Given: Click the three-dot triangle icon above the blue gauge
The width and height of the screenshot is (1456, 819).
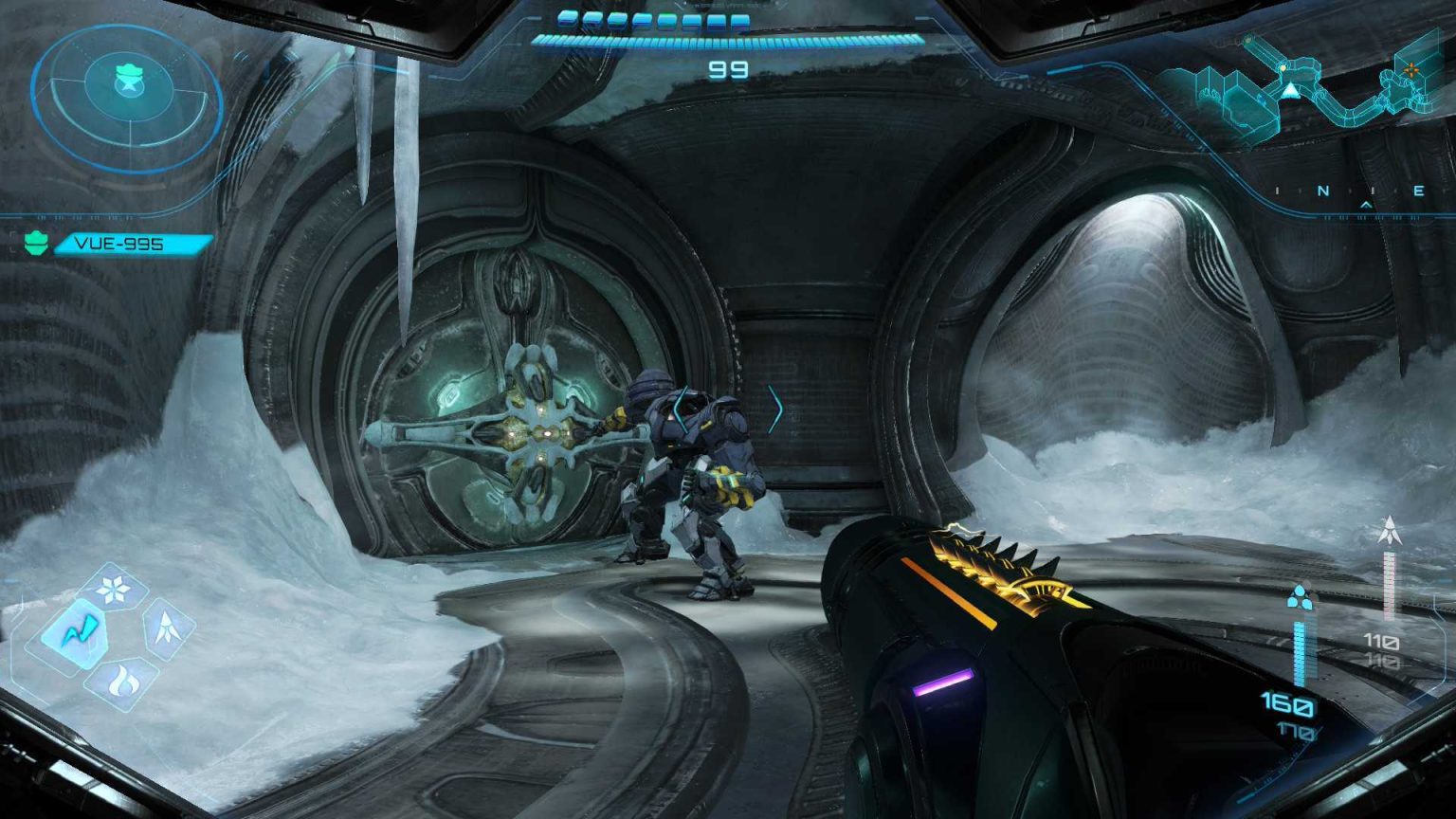Looking at the screenshot, I should point(1299,598).
